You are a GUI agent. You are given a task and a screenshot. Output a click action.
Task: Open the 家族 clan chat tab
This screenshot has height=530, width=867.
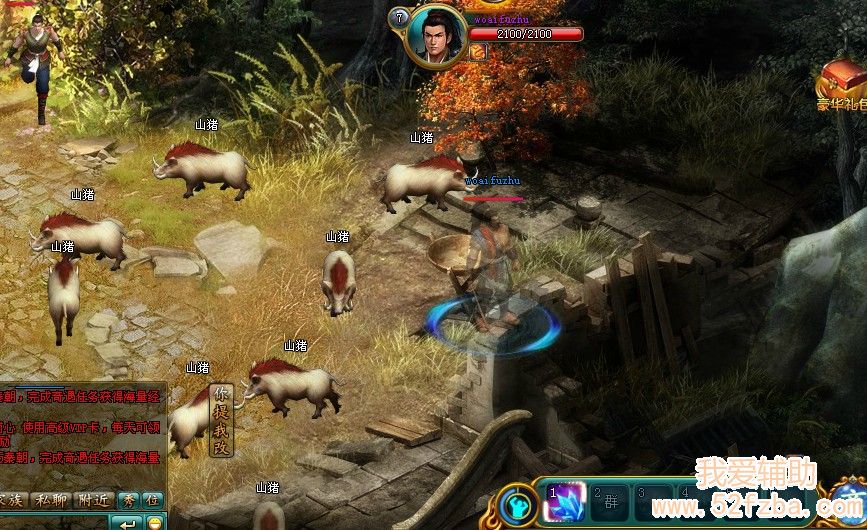(10, 500)
